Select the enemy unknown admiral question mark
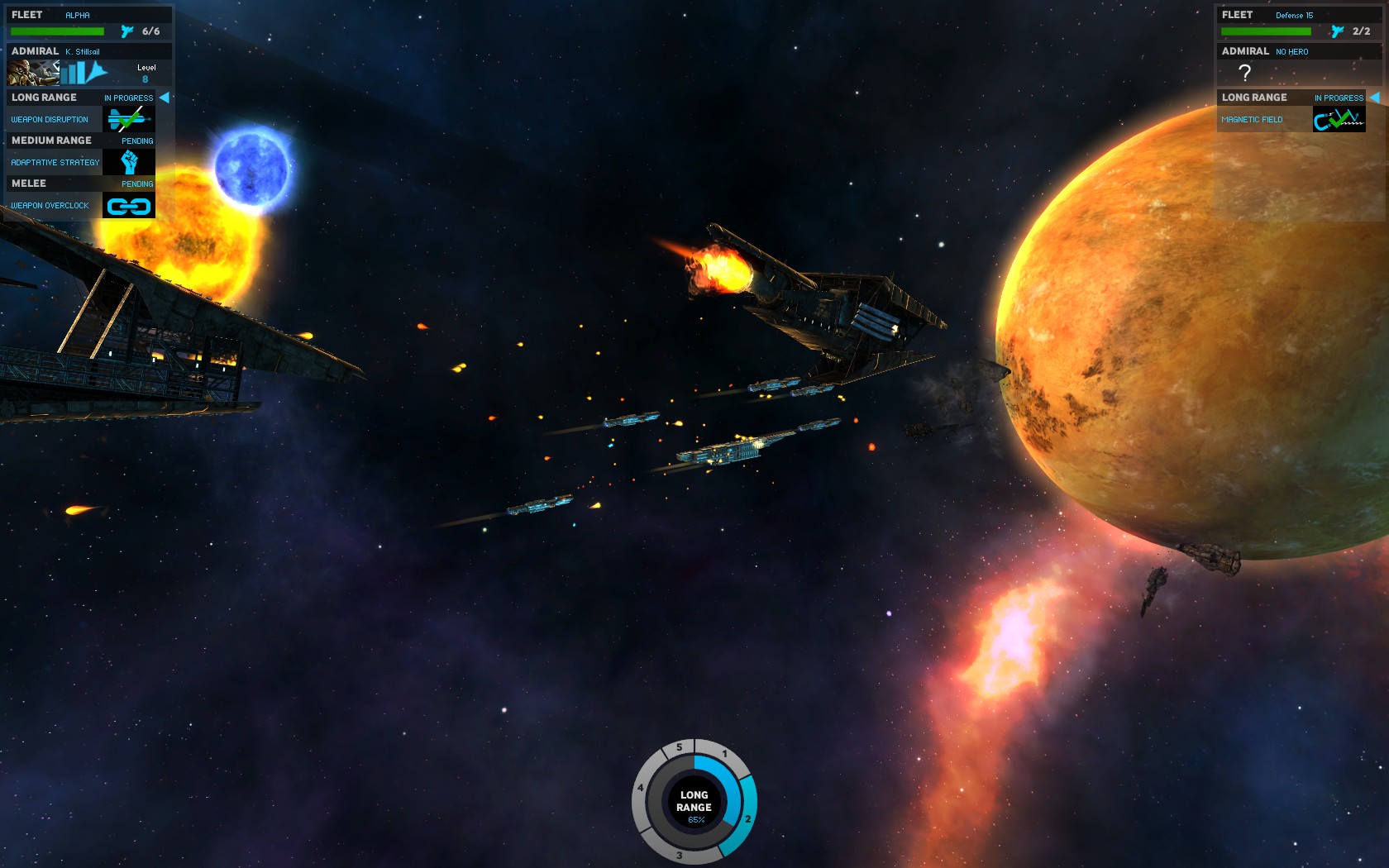 [x=1244, y=73]
